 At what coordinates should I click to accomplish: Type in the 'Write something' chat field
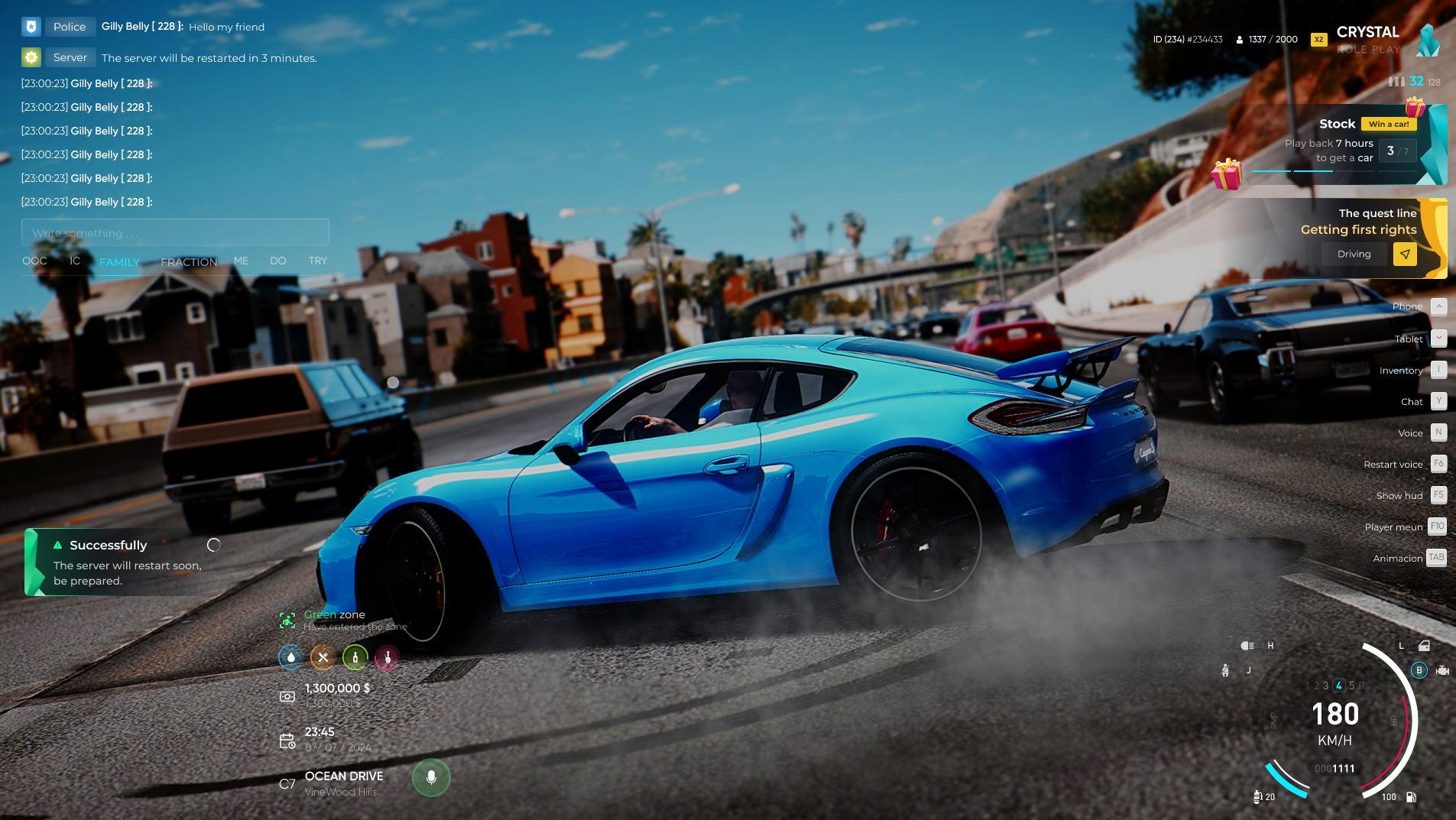pos(175,233)
